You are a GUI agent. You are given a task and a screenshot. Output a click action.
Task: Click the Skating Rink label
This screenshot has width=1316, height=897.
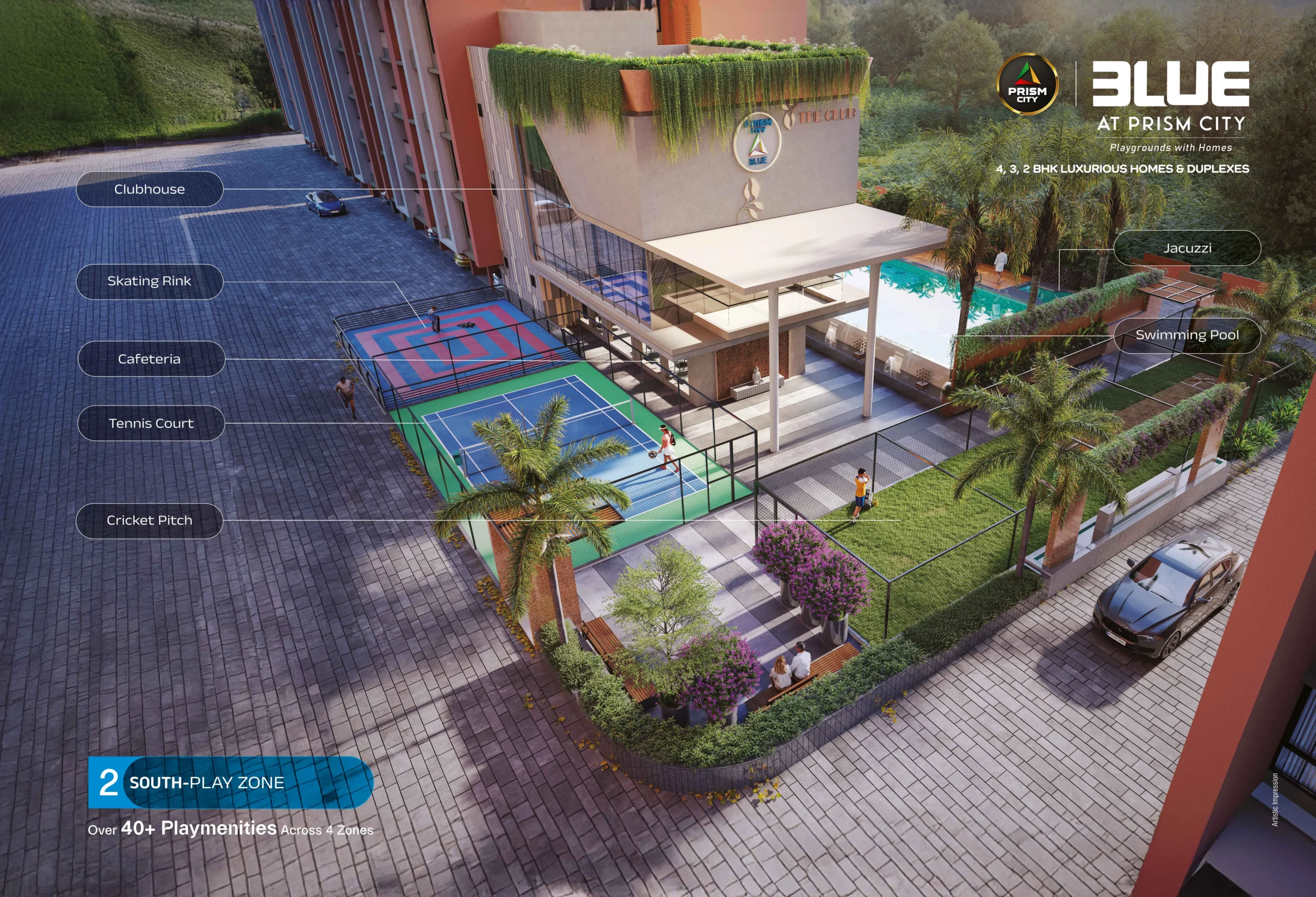150,282
